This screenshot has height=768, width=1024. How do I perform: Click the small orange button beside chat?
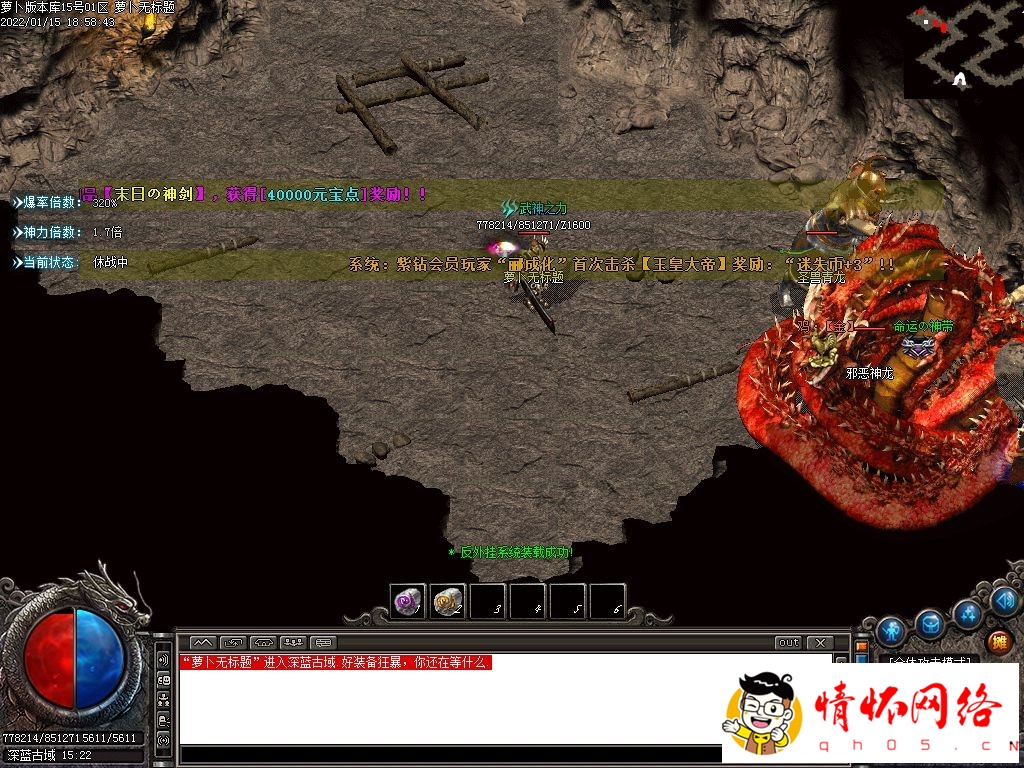[x=862, y=647]
